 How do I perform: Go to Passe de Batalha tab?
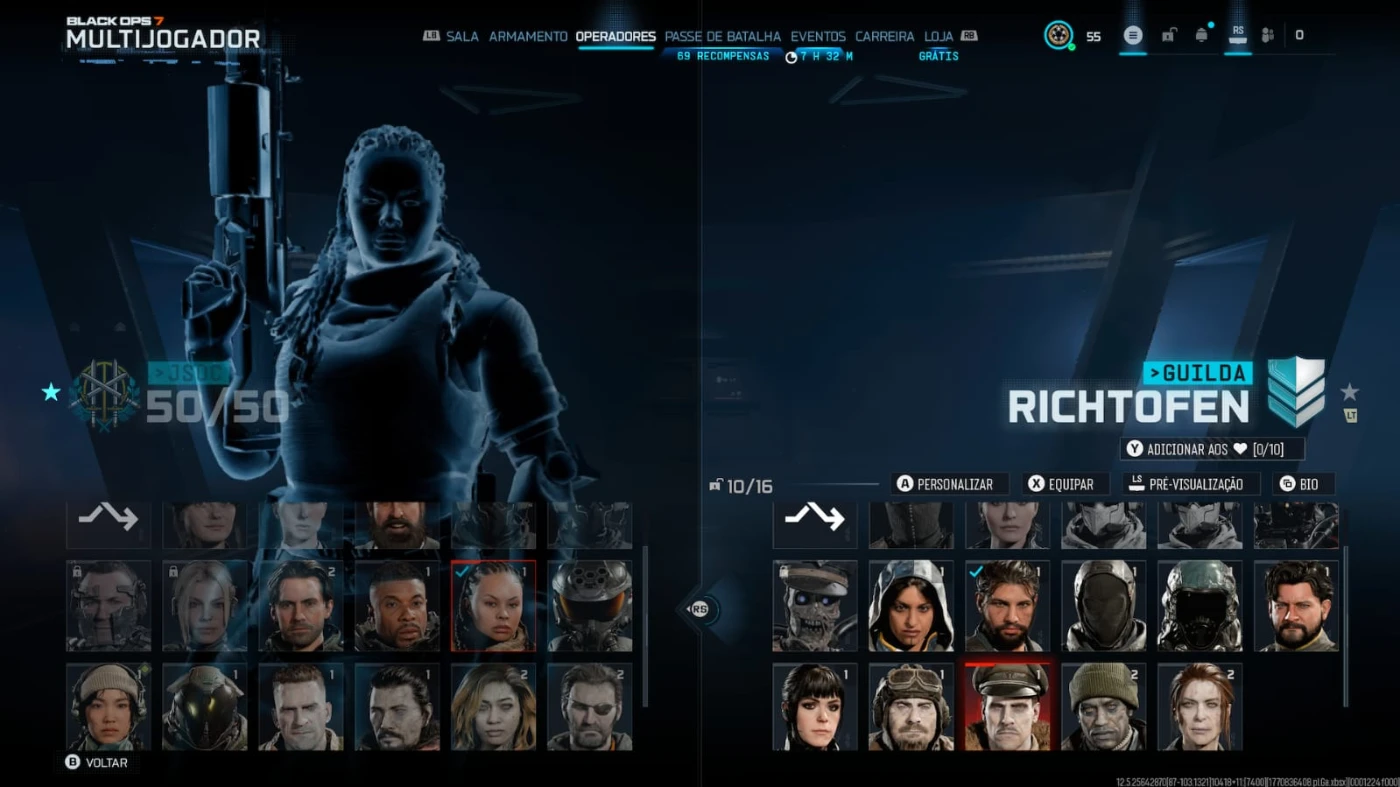click(722, 36)
